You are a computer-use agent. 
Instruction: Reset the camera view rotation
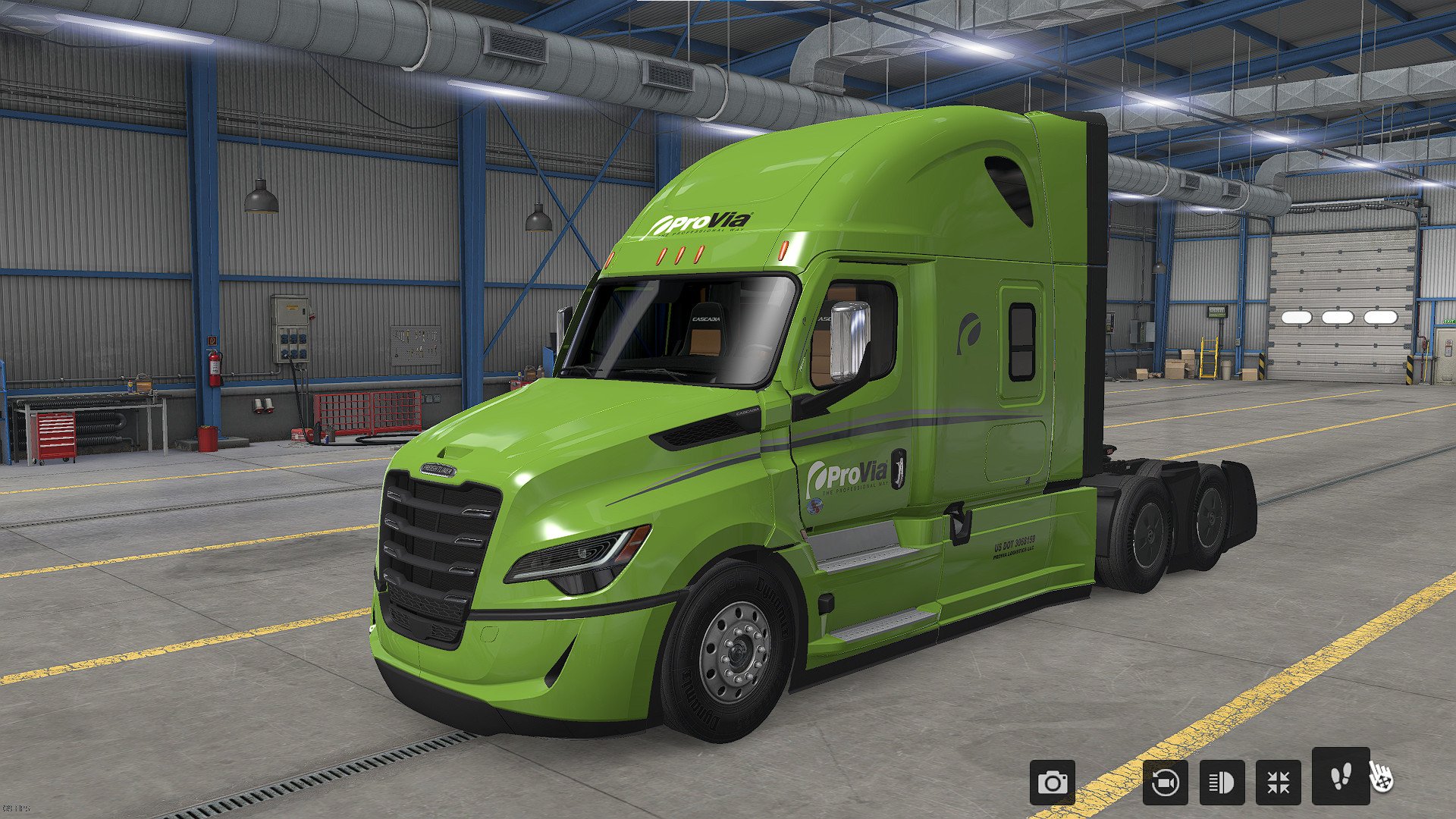1165,782
